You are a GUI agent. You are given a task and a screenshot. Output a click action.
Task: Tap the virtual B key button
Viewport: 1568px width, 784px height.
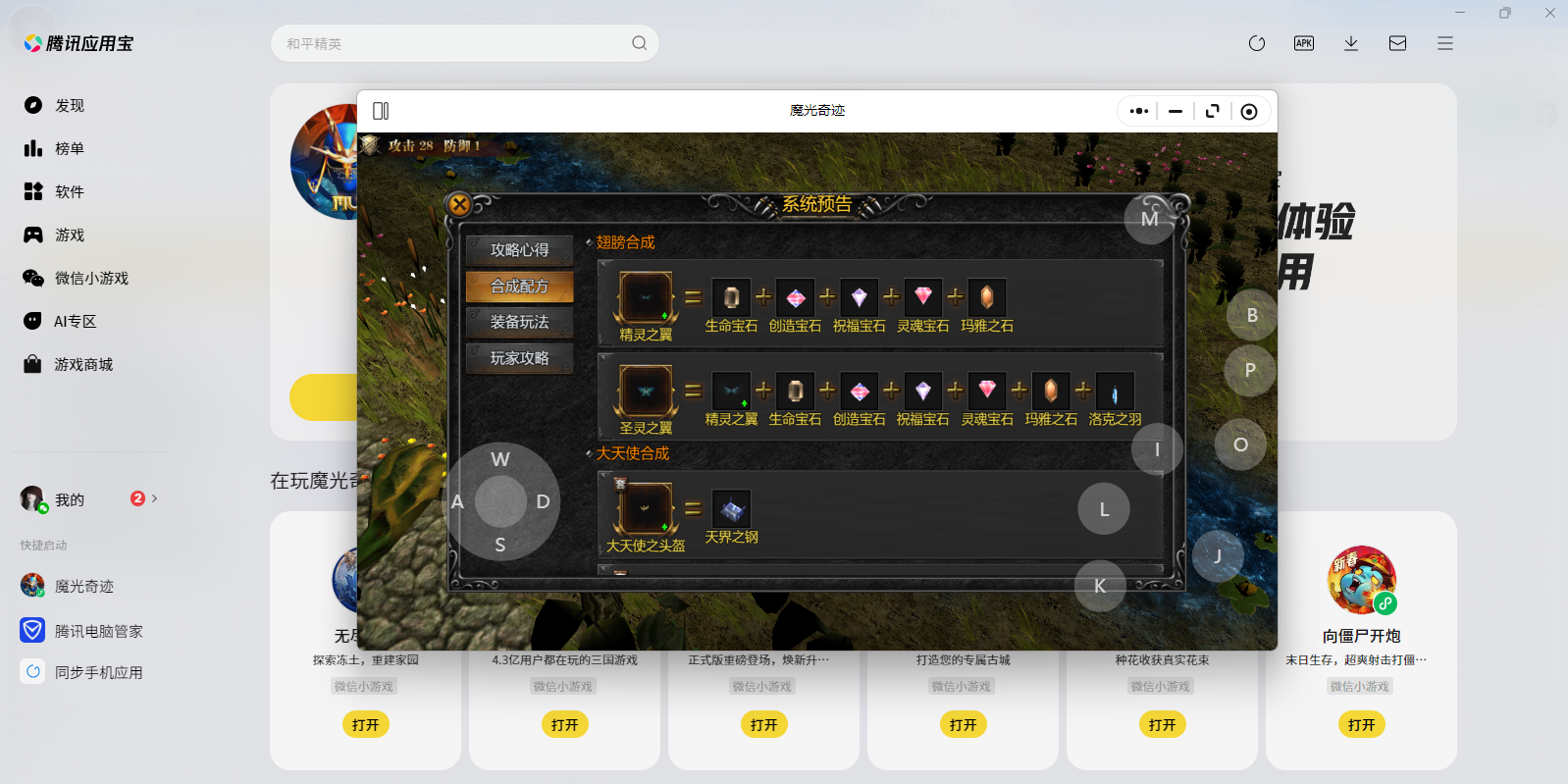point(1252,315)
